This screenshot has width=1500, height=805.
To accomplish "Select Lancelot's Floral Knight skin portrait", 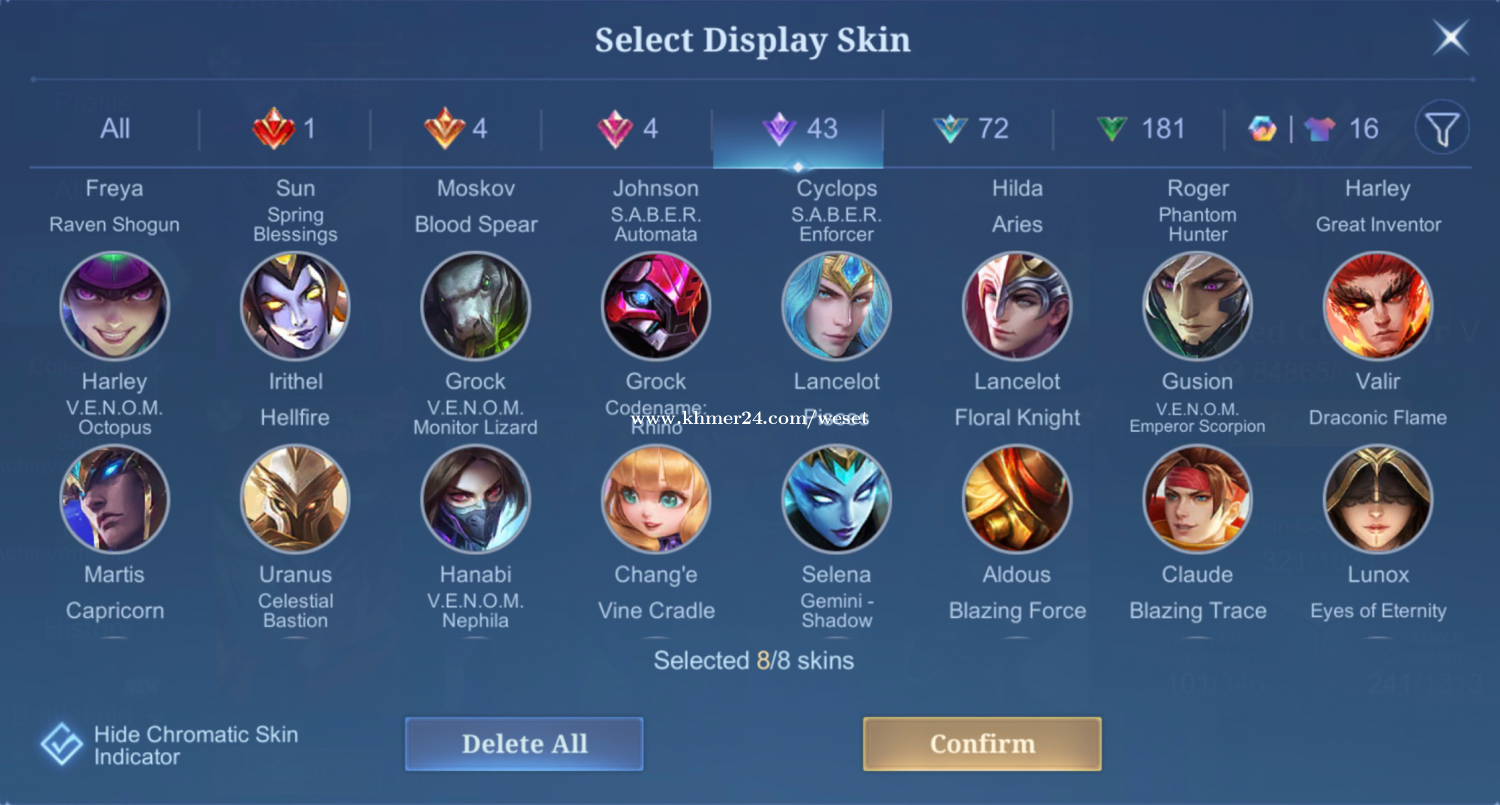I will click(x=1017, y=306).
